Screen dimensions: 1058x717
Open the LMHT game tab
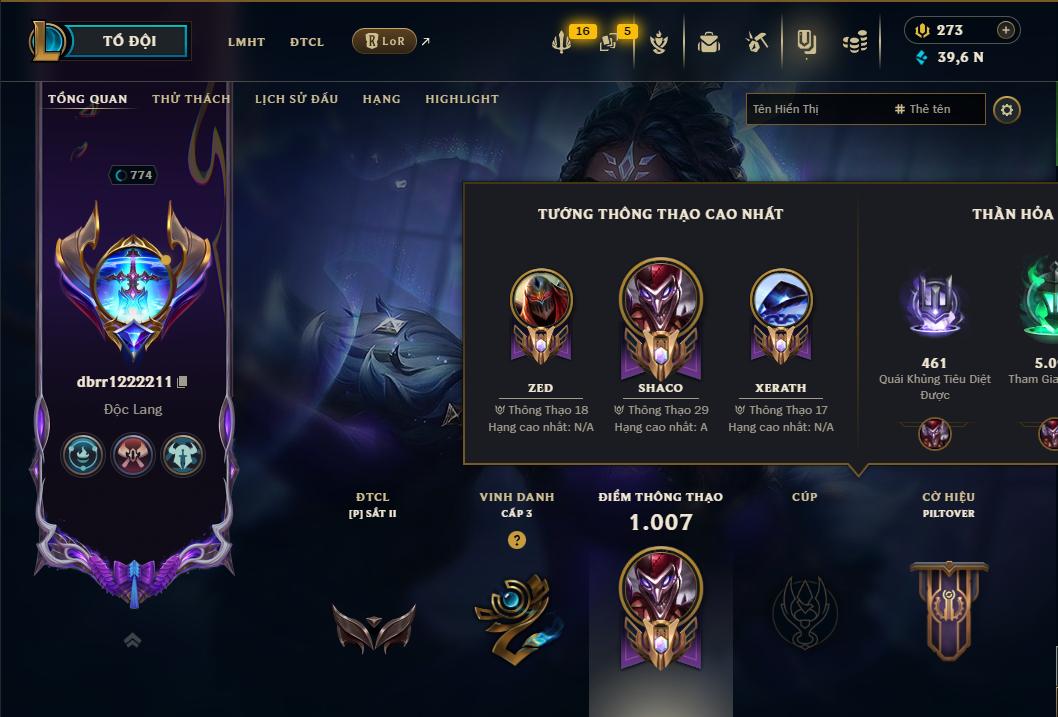pyautogui.click(x=246, y=42)
